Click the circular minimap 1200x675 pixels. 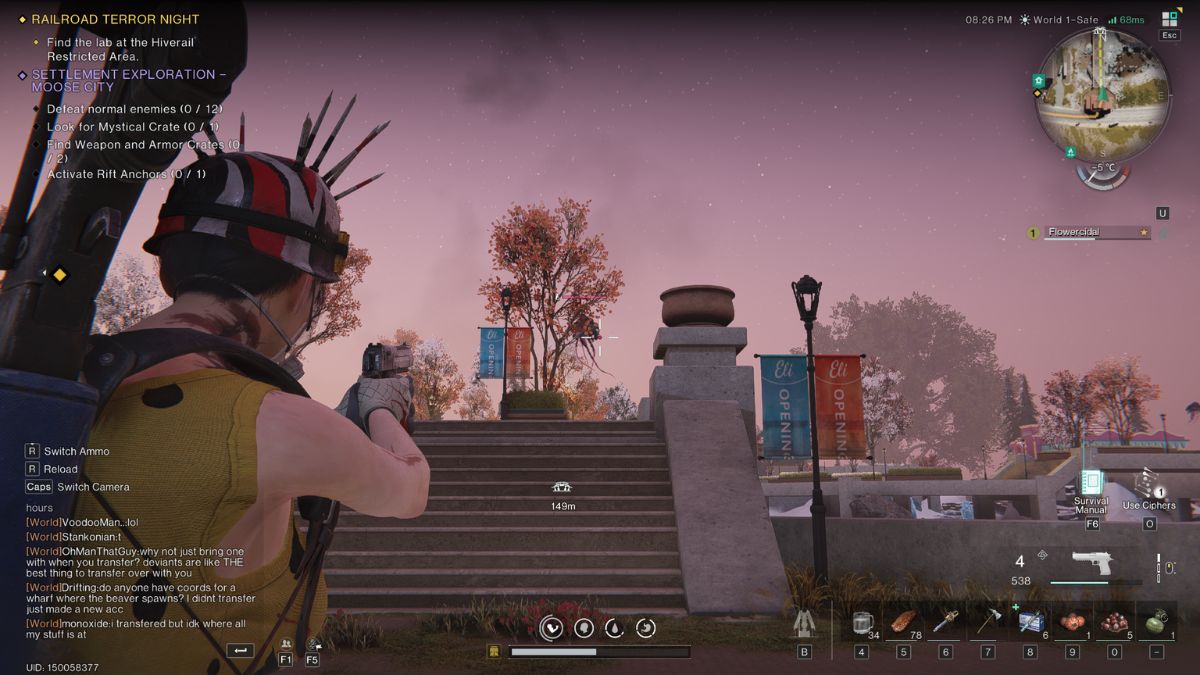click(x=1101, y=94)
